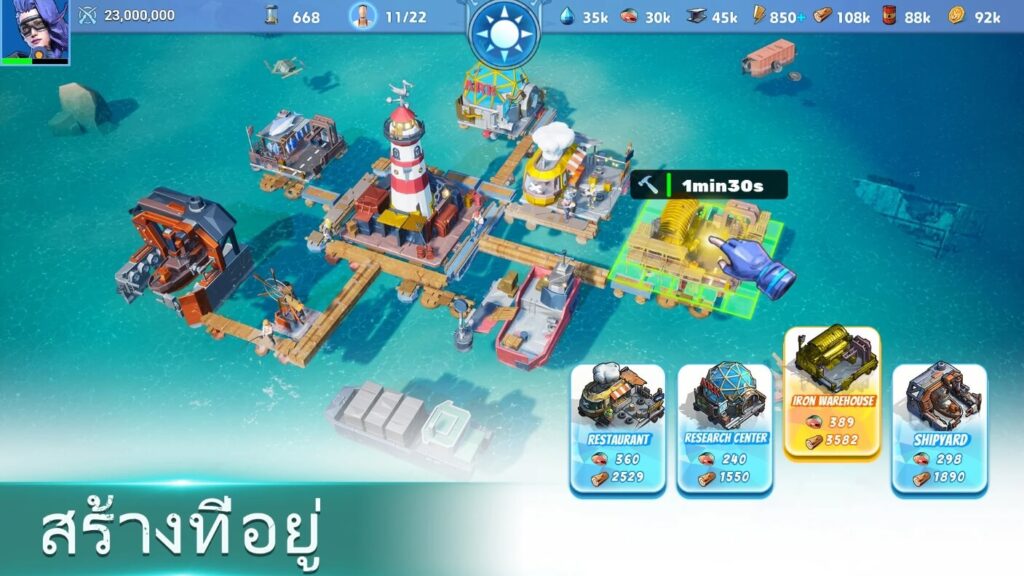Select the Restaurant building card
This screenshot has height=576, width=1024.
pyautogui.click(x=618, y=428)
